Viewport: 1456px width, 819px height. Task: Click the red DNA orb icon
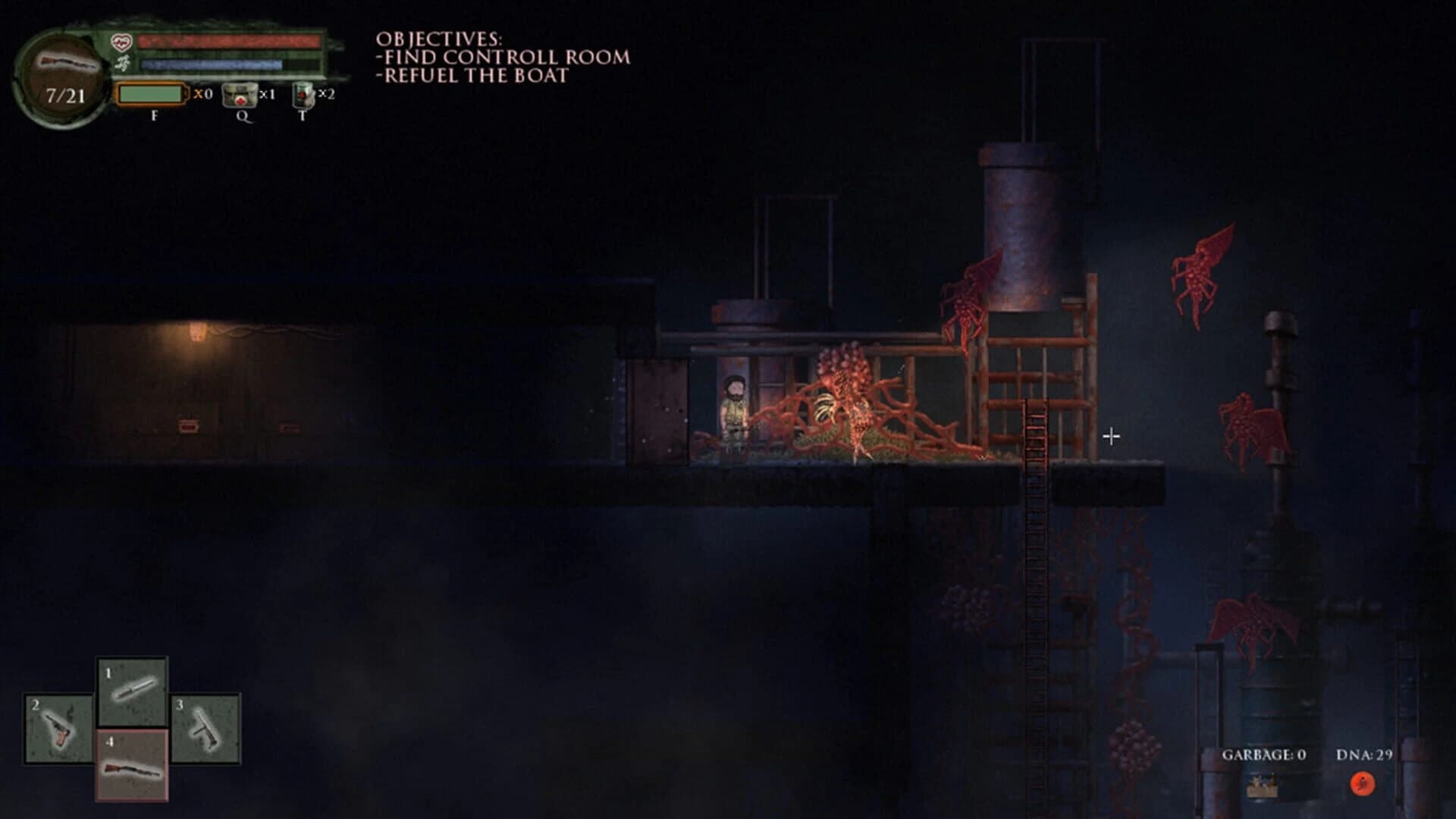1363,783
